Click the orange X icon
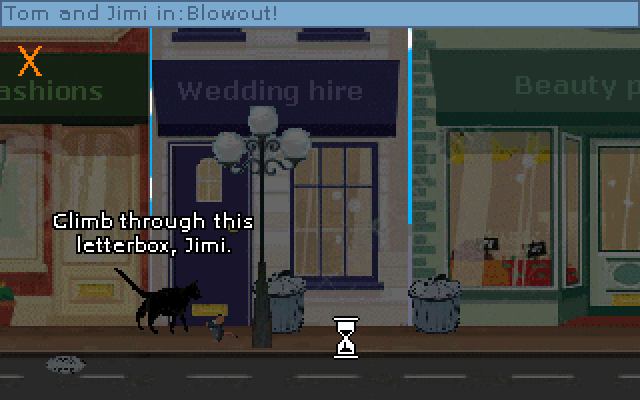The width and height of the screenshot is (640, 400). [x=31, y=61]
